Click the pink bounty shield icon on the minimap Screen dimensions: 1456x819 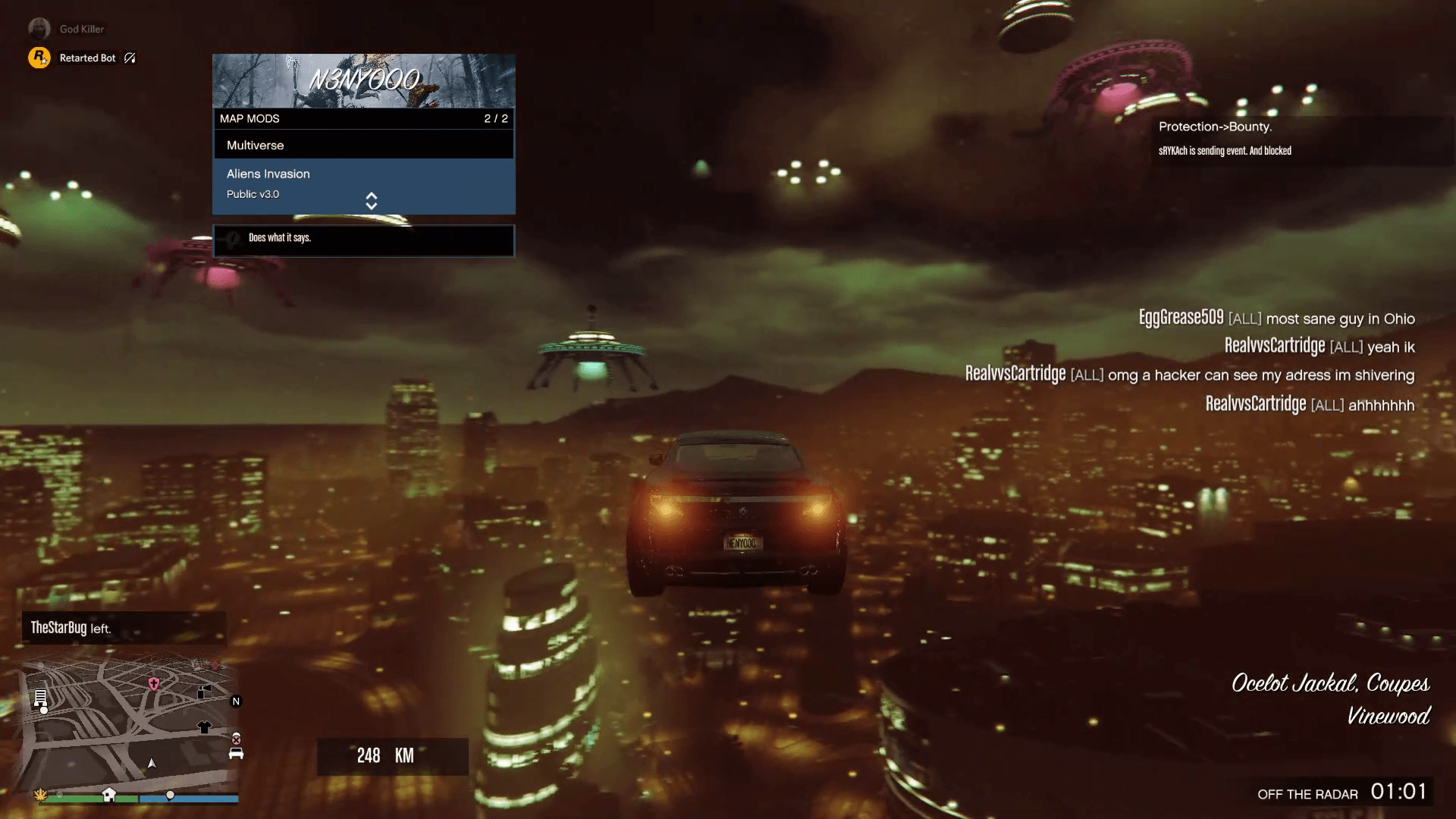[153, 684]
